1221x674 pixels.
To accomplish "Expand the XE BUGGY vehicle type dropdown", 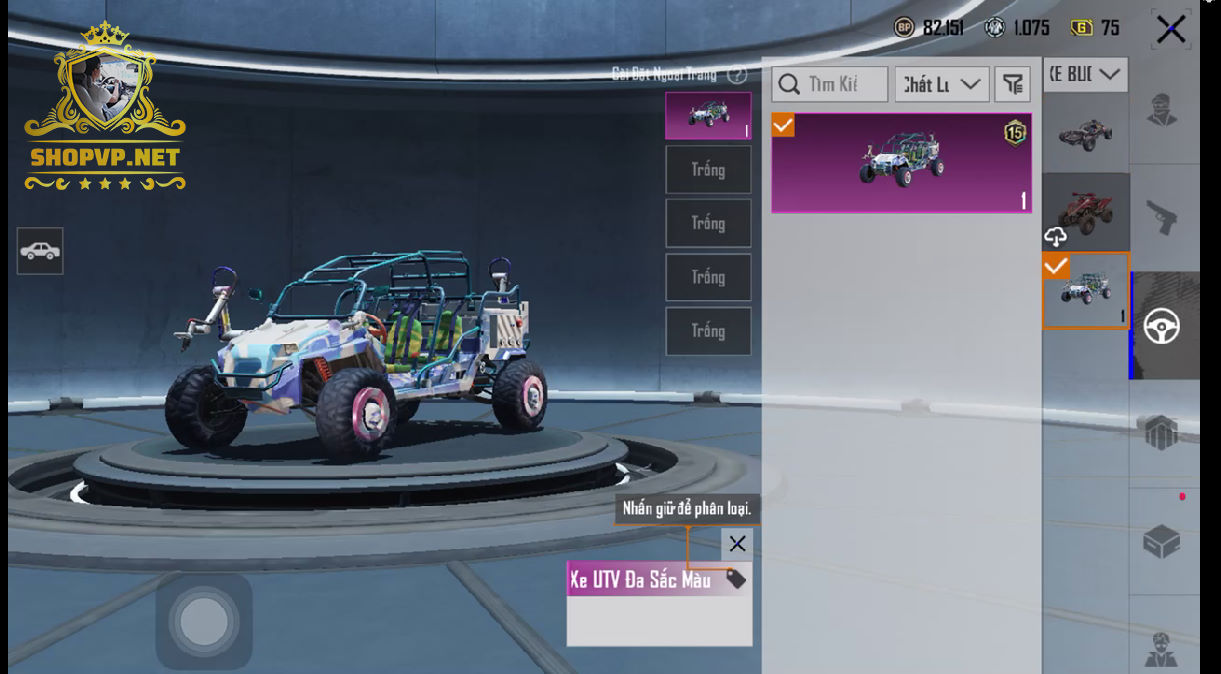I will [x=1085, y=75].
